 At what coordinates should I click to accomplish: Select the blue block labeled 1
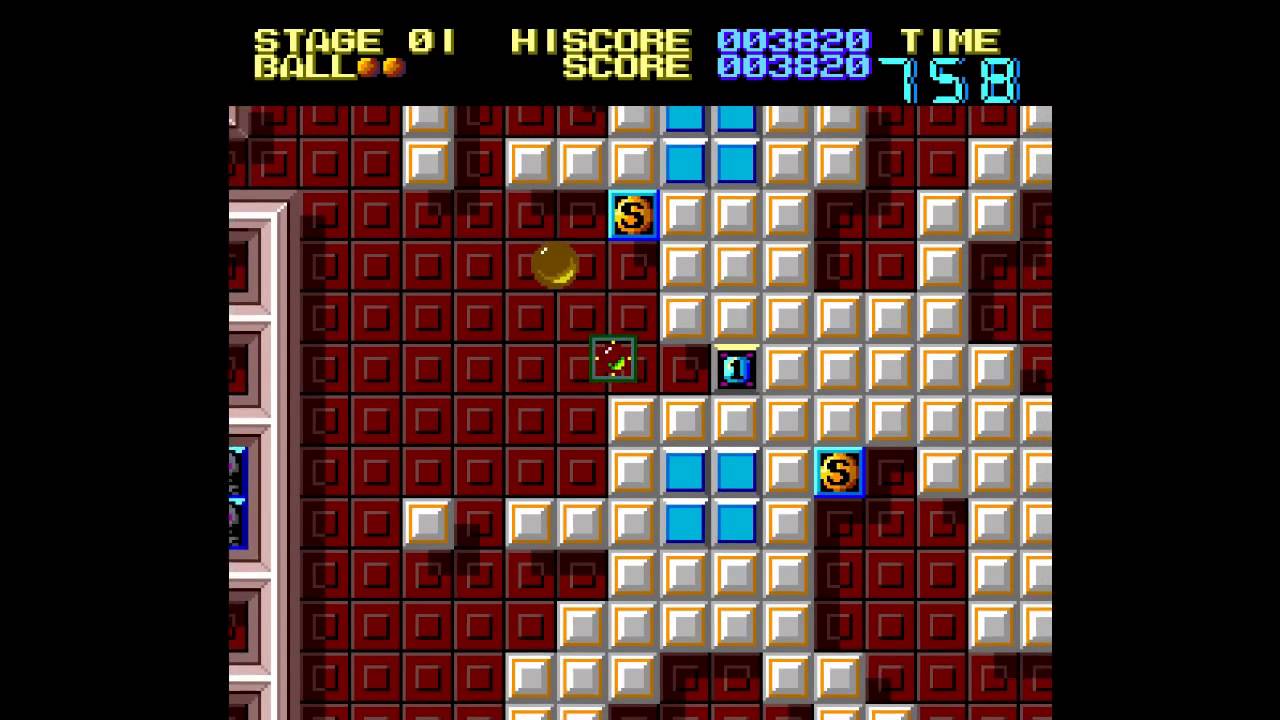click(737, 369)
